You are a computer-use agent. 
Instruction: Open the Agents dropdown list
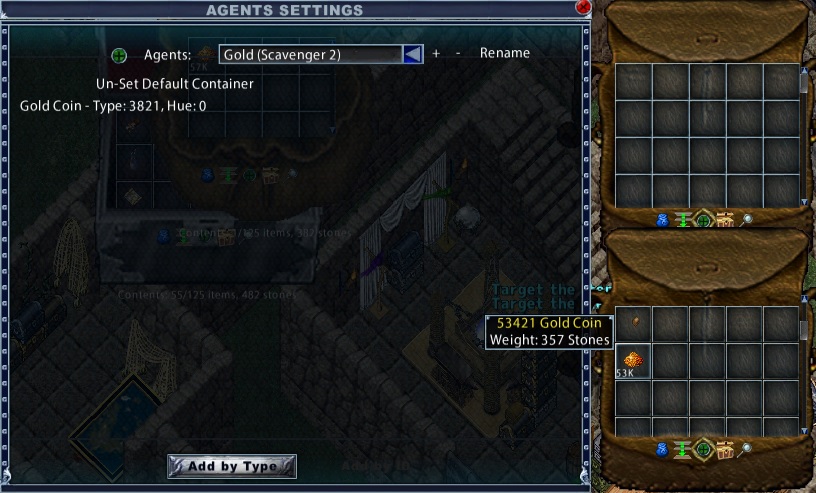pyautogui.click(x=412, y=54)
